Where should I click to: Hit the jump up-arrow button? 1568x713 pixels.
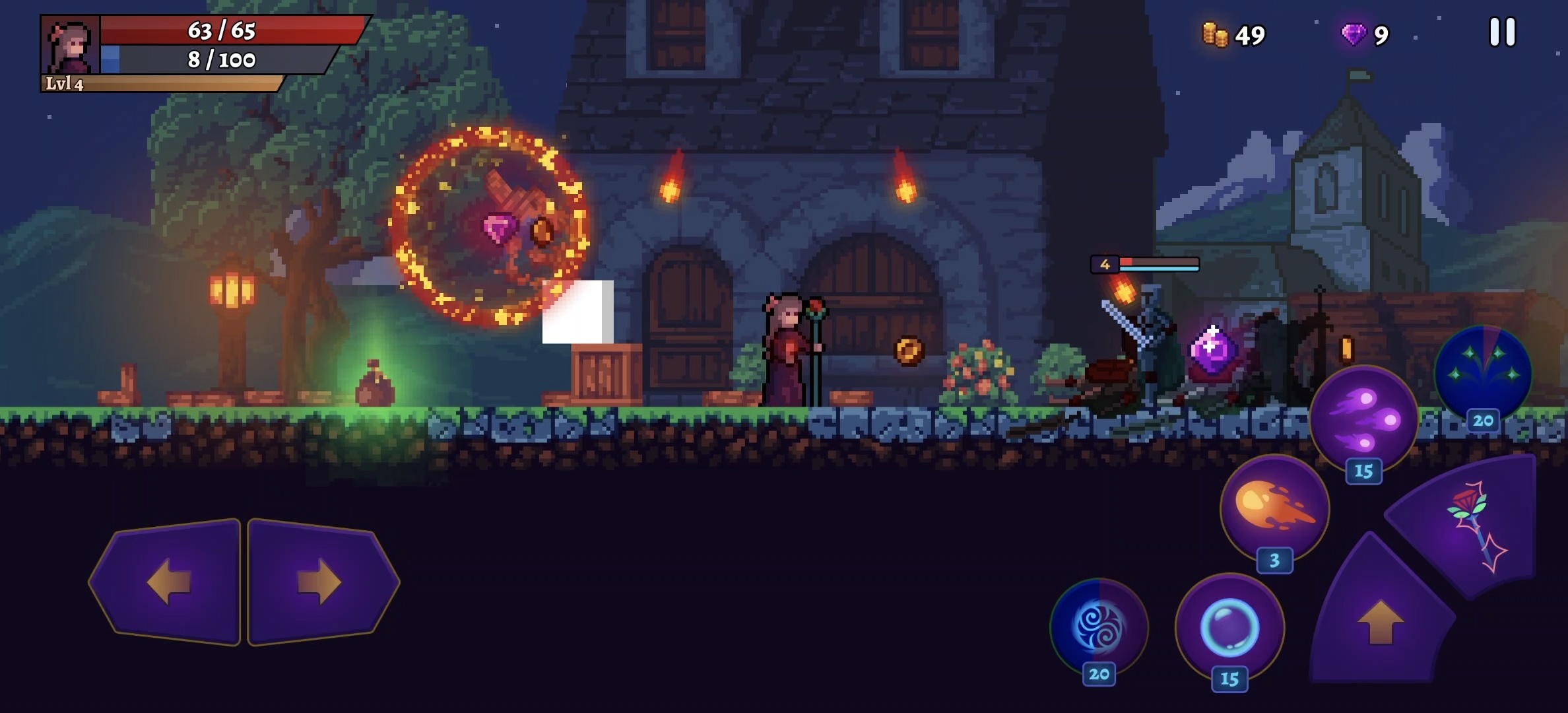1380,621
